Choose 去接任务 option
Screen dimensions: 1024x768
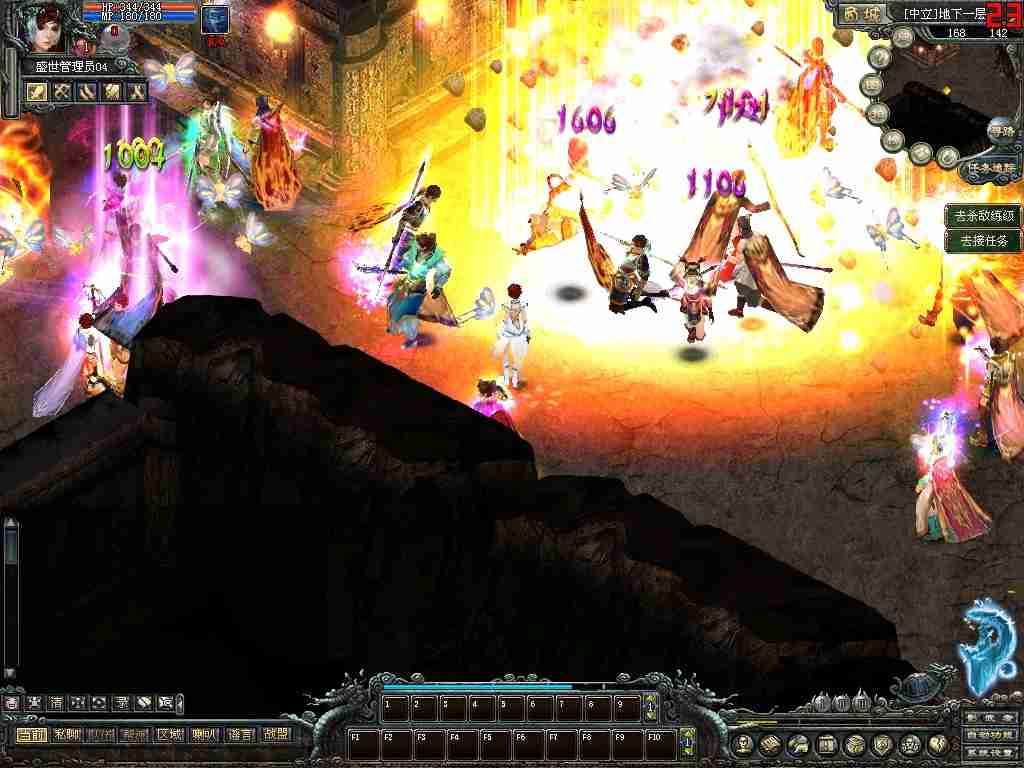click(x=984, y=240)
